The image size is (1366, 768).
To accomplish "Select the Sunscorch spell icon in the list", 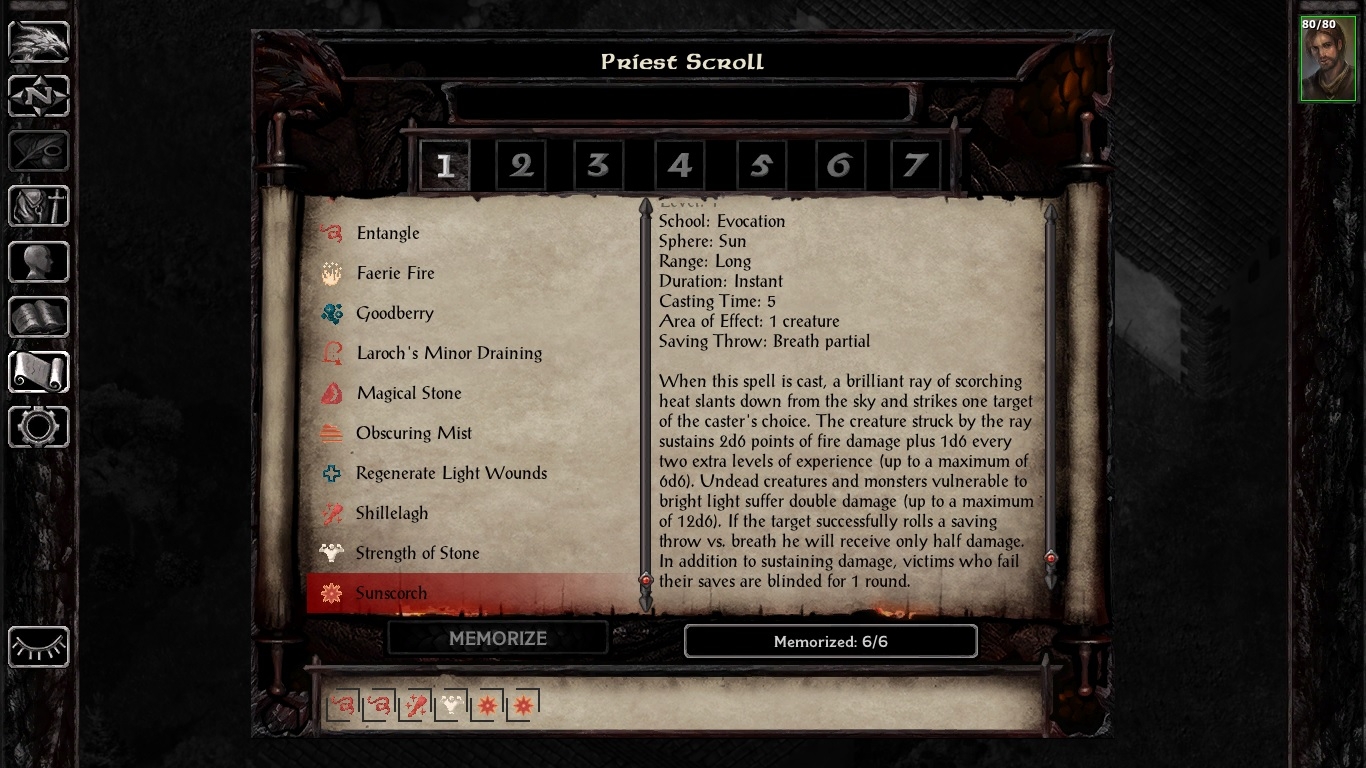I will coord(331,593).
